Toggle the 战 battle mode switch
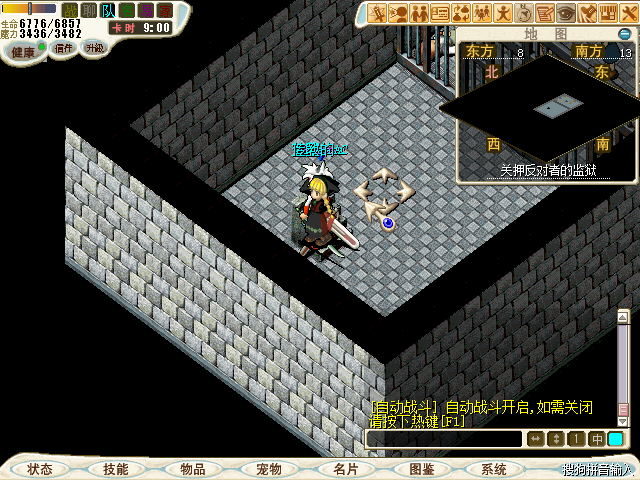The height and width of the screenshot is (480, 640). click(x=71, y=10)
